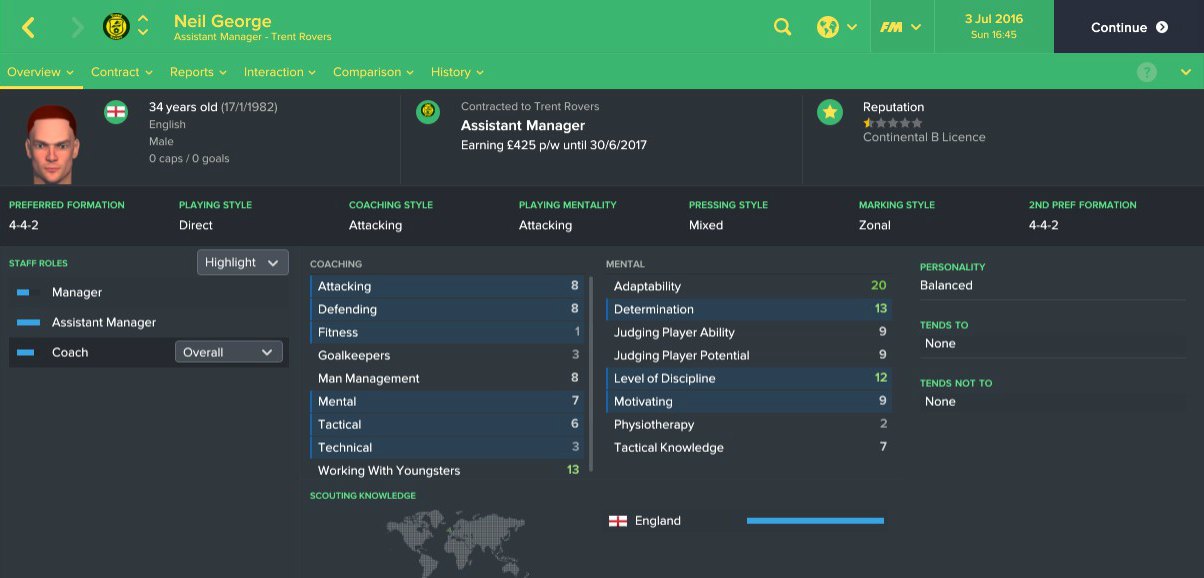Open the Comparison tab menu

[x=373, y=72]
